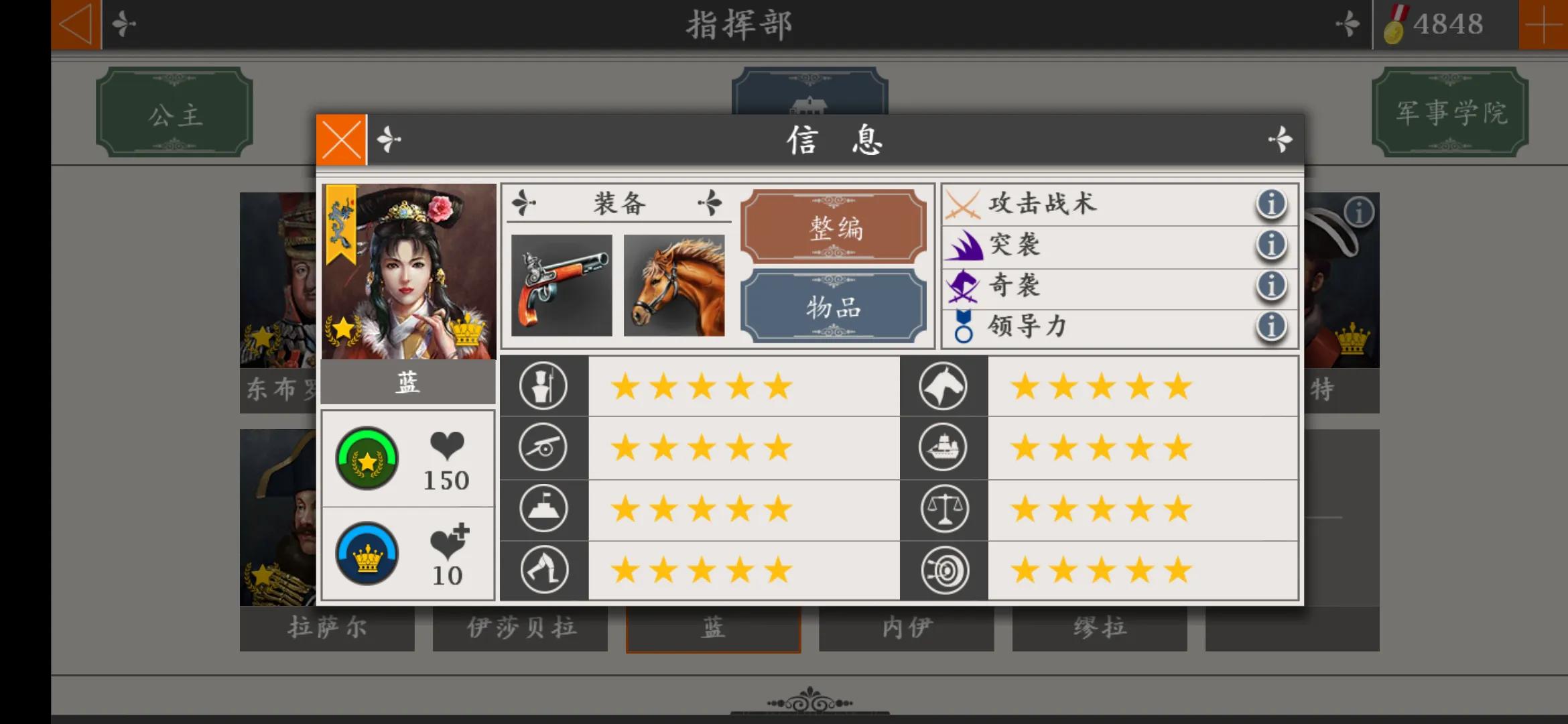Image resolution: width=1568 pixels, height=724 pixels.
Task: Switch to the 内伊 commander tab
Action: tap(906, 627)
